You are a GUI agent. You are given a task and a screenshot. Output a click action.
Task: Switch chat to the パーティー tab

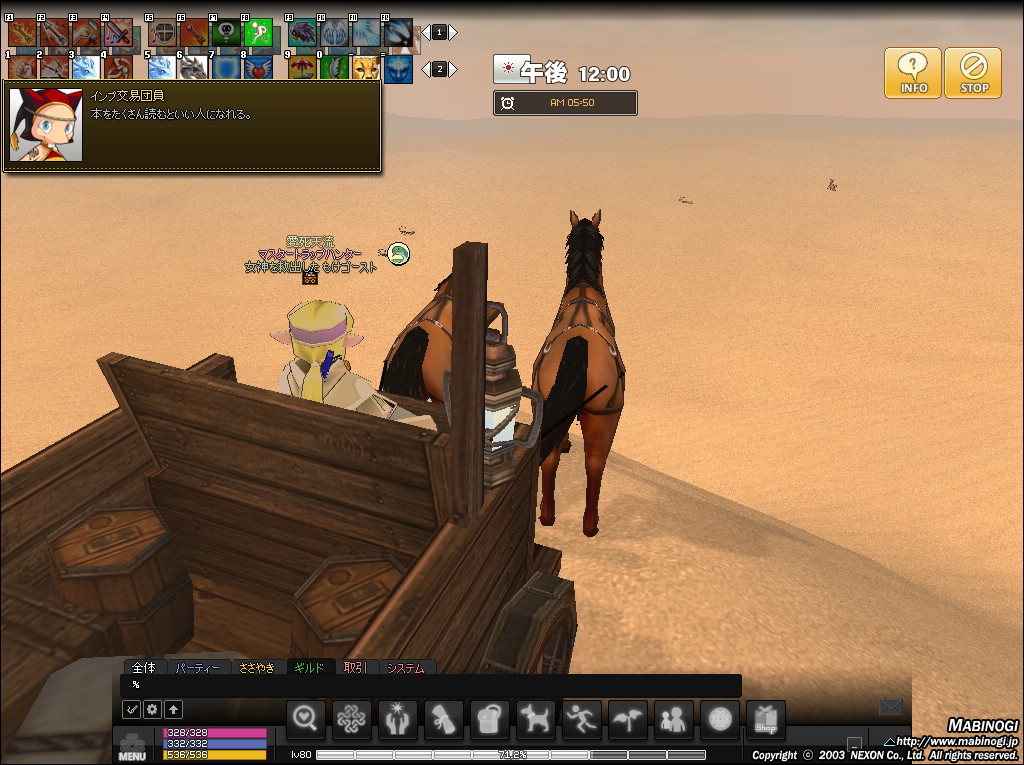pyautogui.click(x=196, y=667)
